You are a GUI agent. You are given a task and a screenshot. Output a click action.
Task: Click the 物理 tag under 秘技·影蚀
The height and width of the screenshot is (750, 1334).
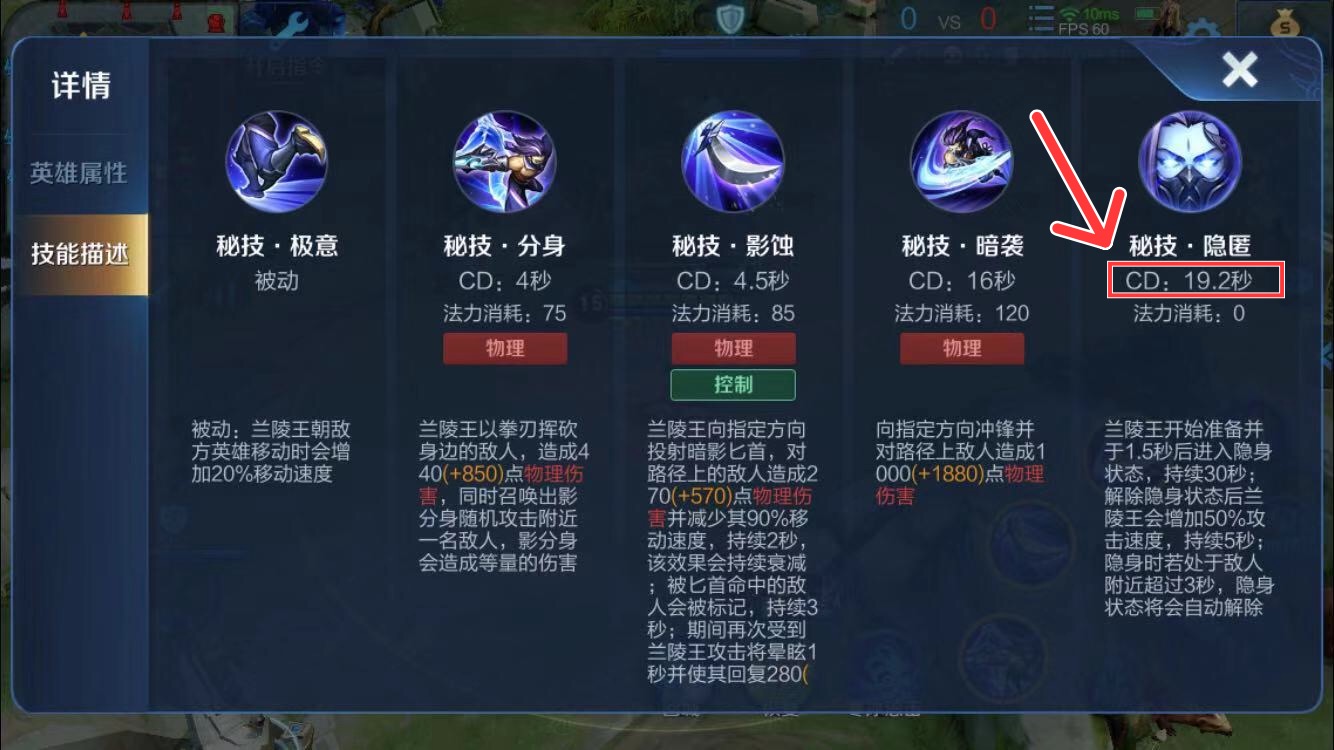pyautogui.click(x=733, y=348)
